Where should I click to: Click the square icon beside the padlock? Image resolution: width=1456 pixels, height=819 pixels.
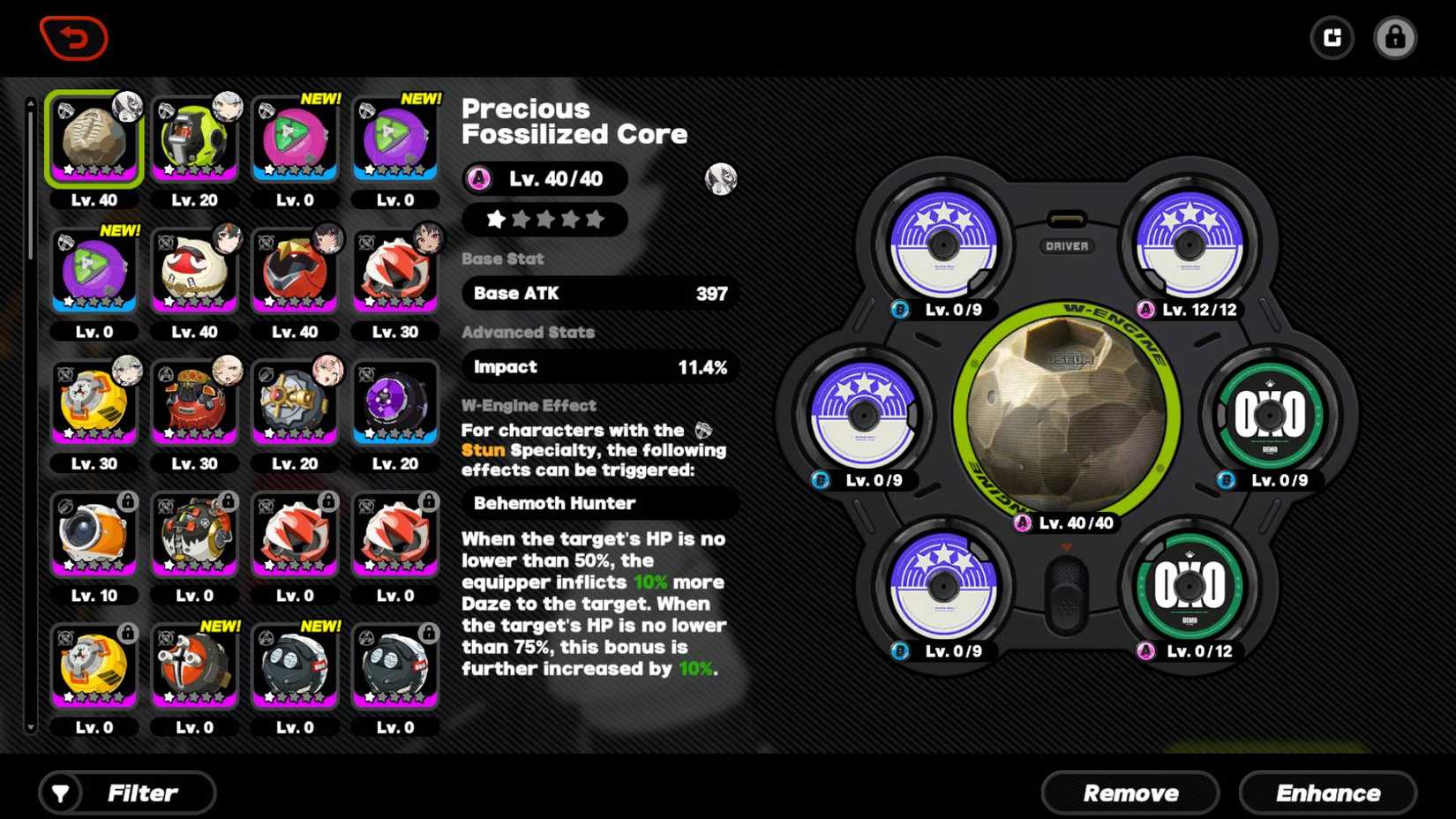(x=1332, y=38)
